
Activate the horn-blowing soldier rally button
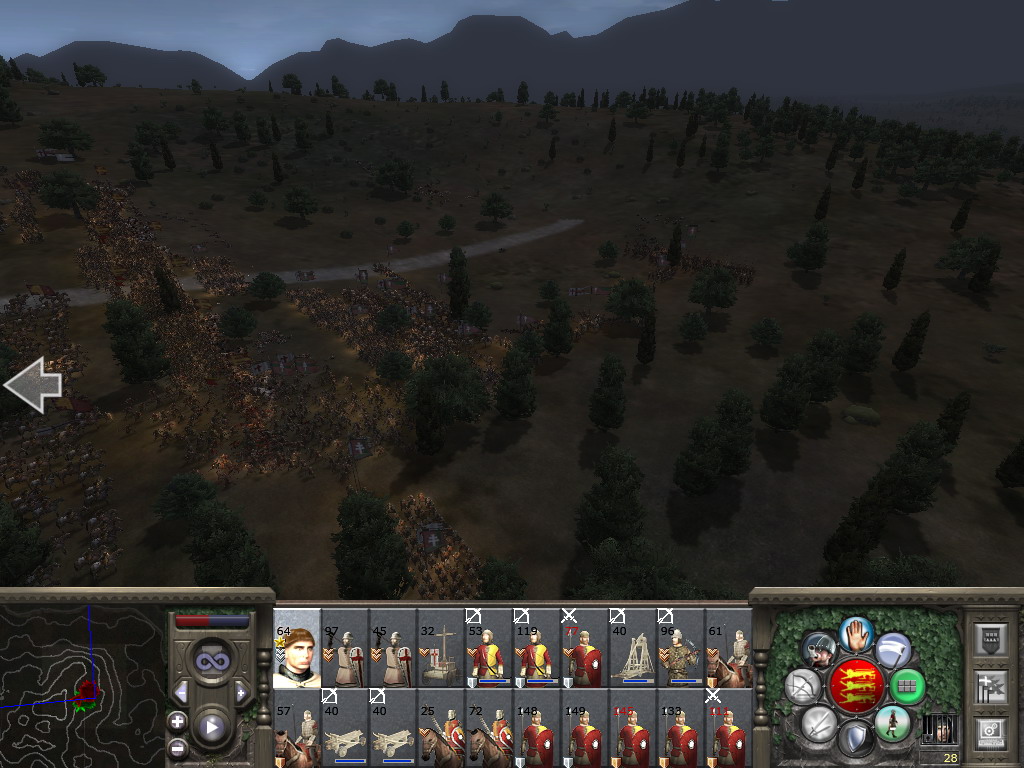coord(819,649)
